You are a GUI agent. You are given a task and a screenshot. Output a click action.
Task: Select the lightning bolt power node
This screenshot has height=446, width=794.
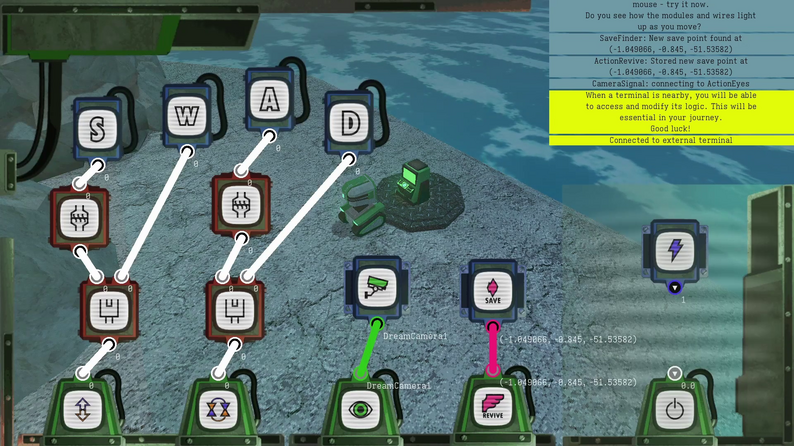tap(675, 249)
